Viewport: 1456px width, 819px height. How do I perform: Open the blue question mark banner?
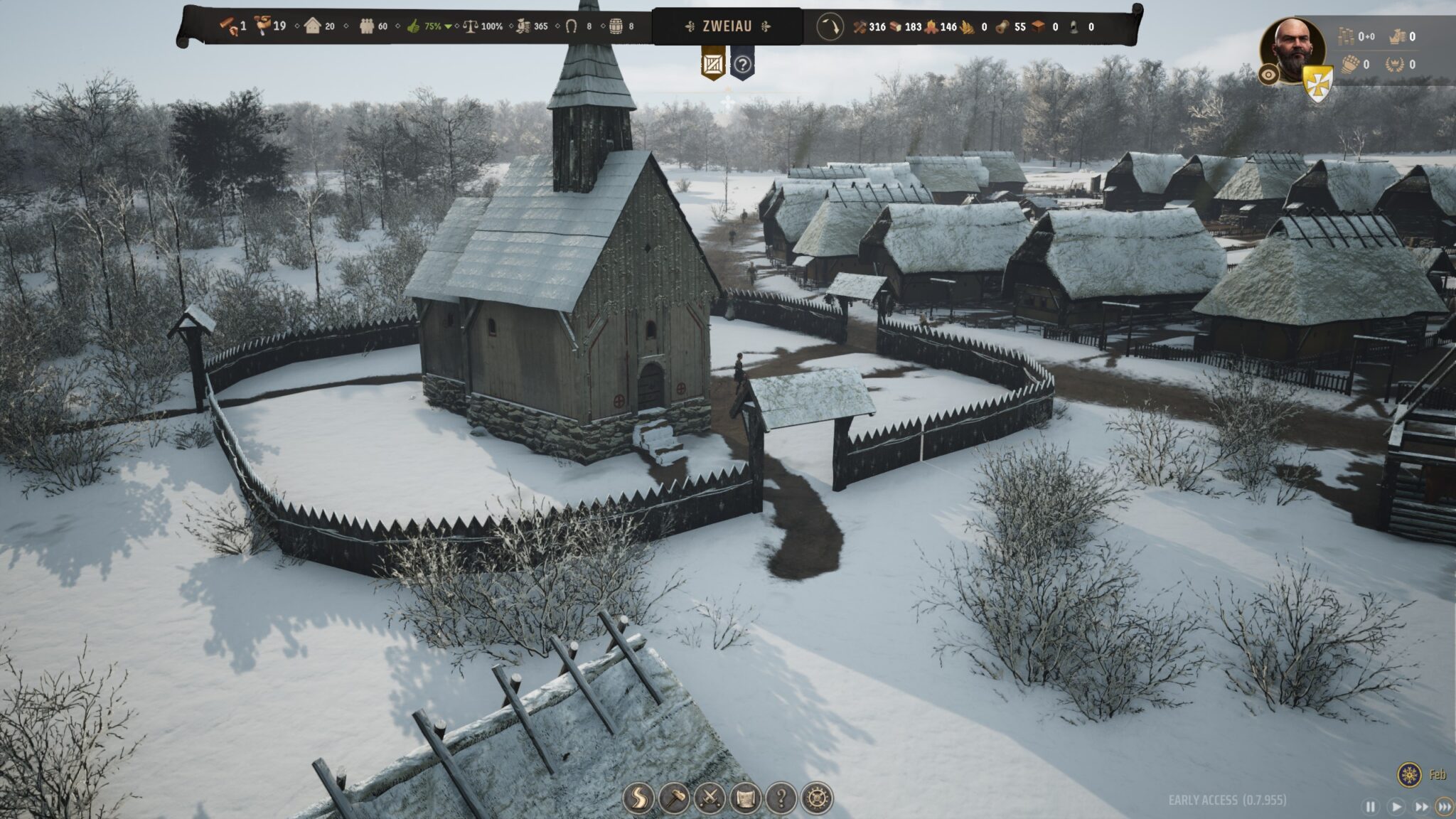click(742, 65)
